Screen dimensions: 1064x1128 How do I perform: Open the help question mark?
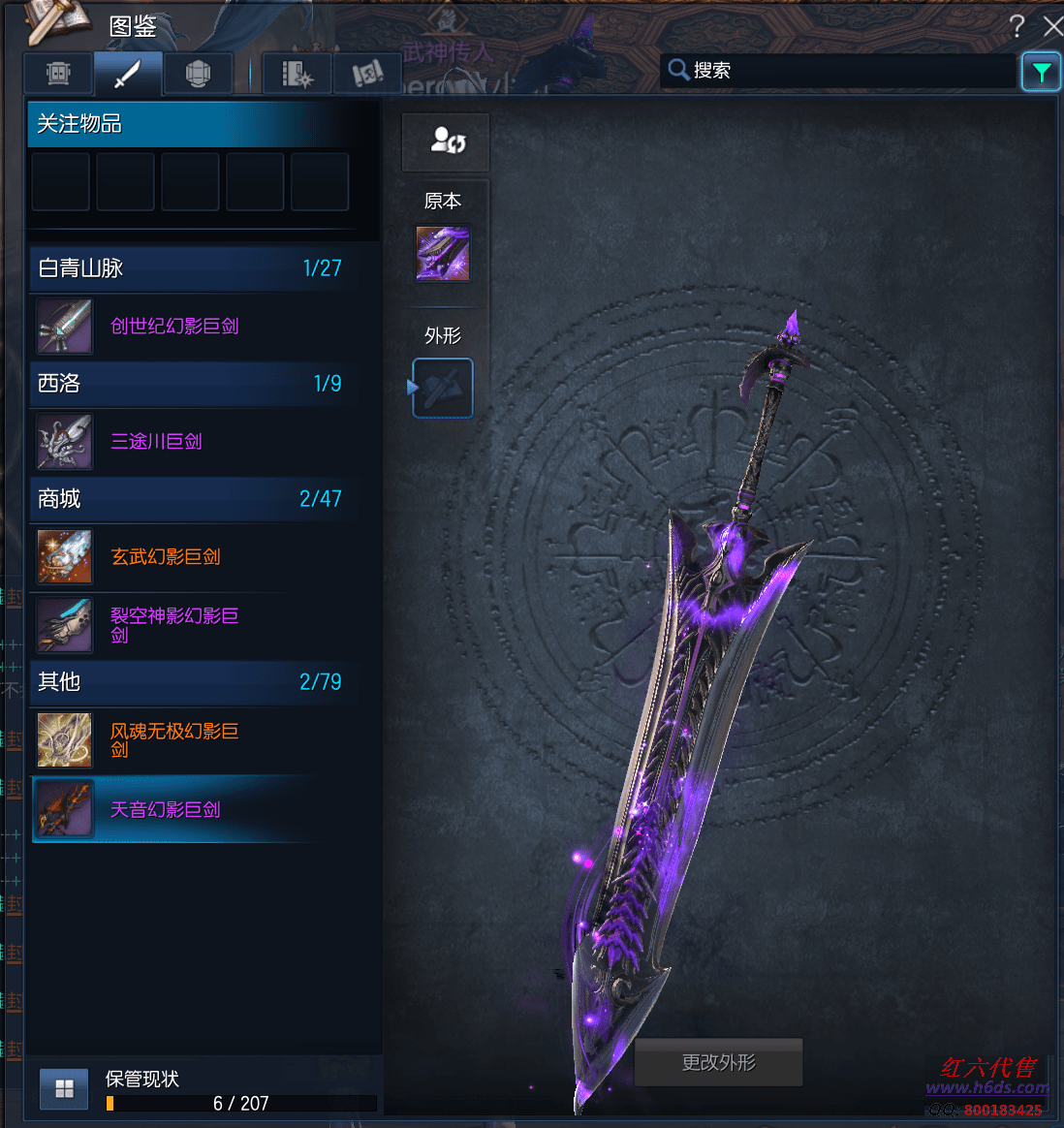[1017, 26]
